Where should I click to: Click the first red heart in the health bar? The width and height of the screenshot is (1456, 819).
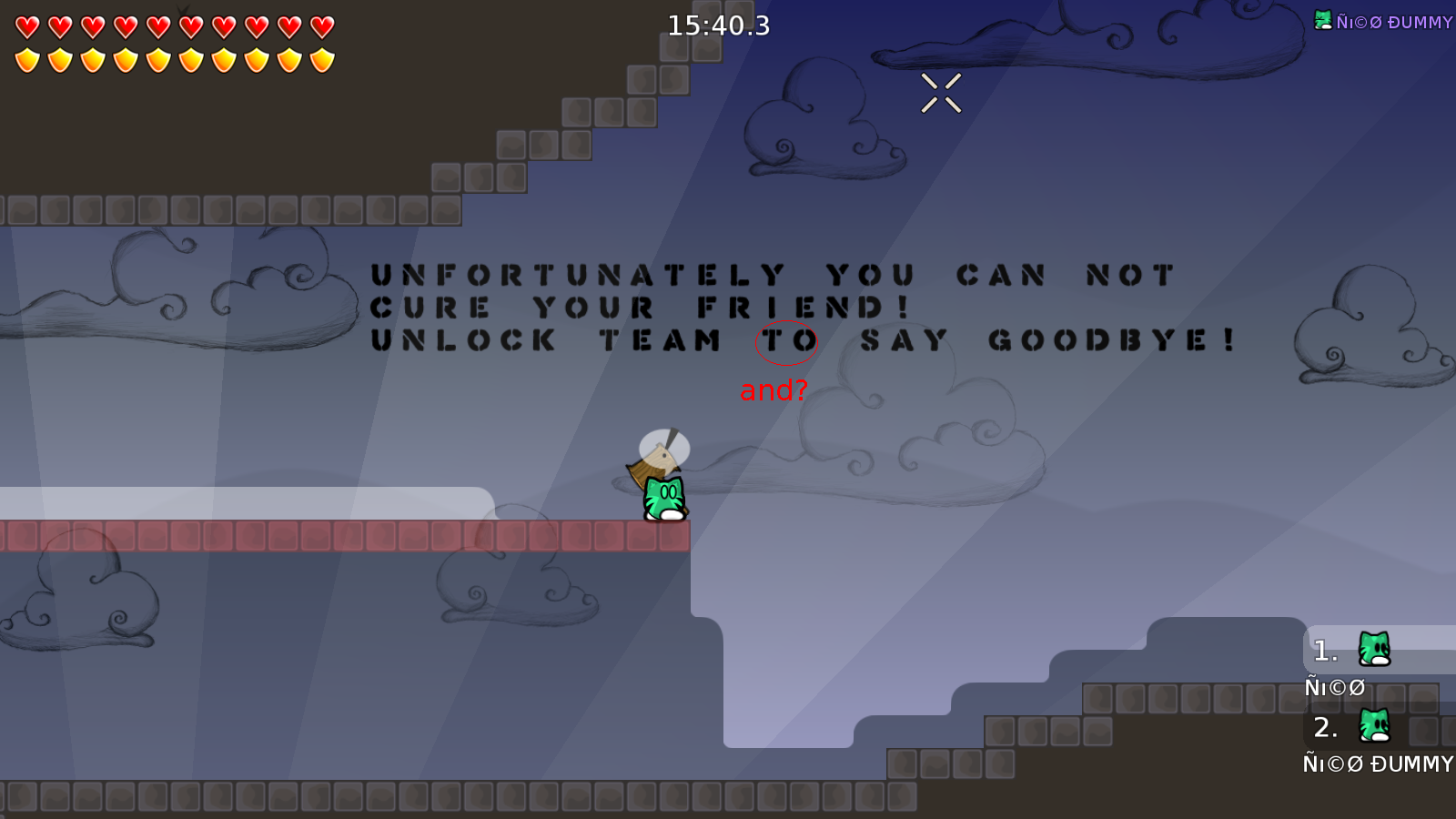25,27
